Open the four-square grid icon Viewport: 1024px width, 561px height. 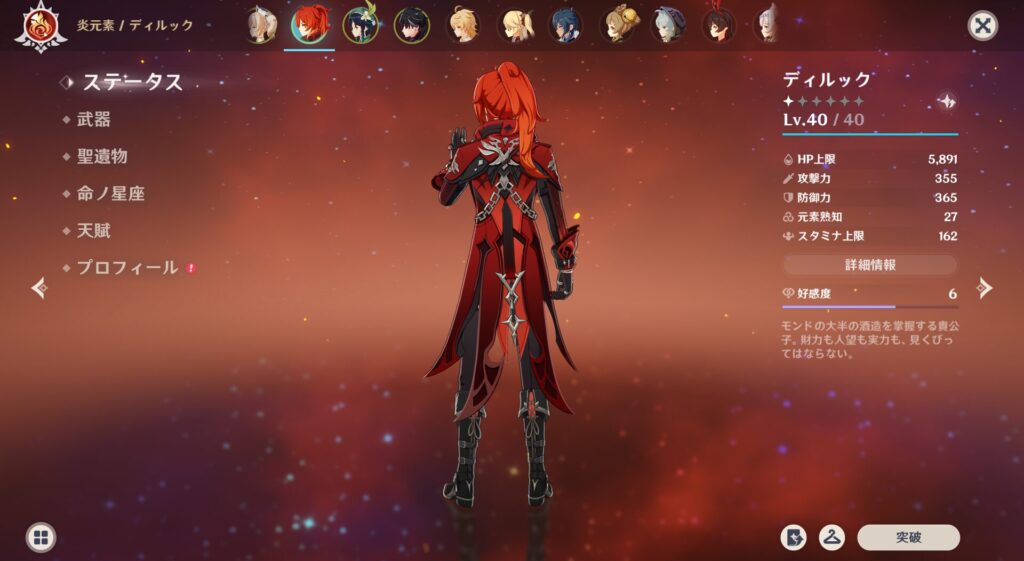(40, 537)
